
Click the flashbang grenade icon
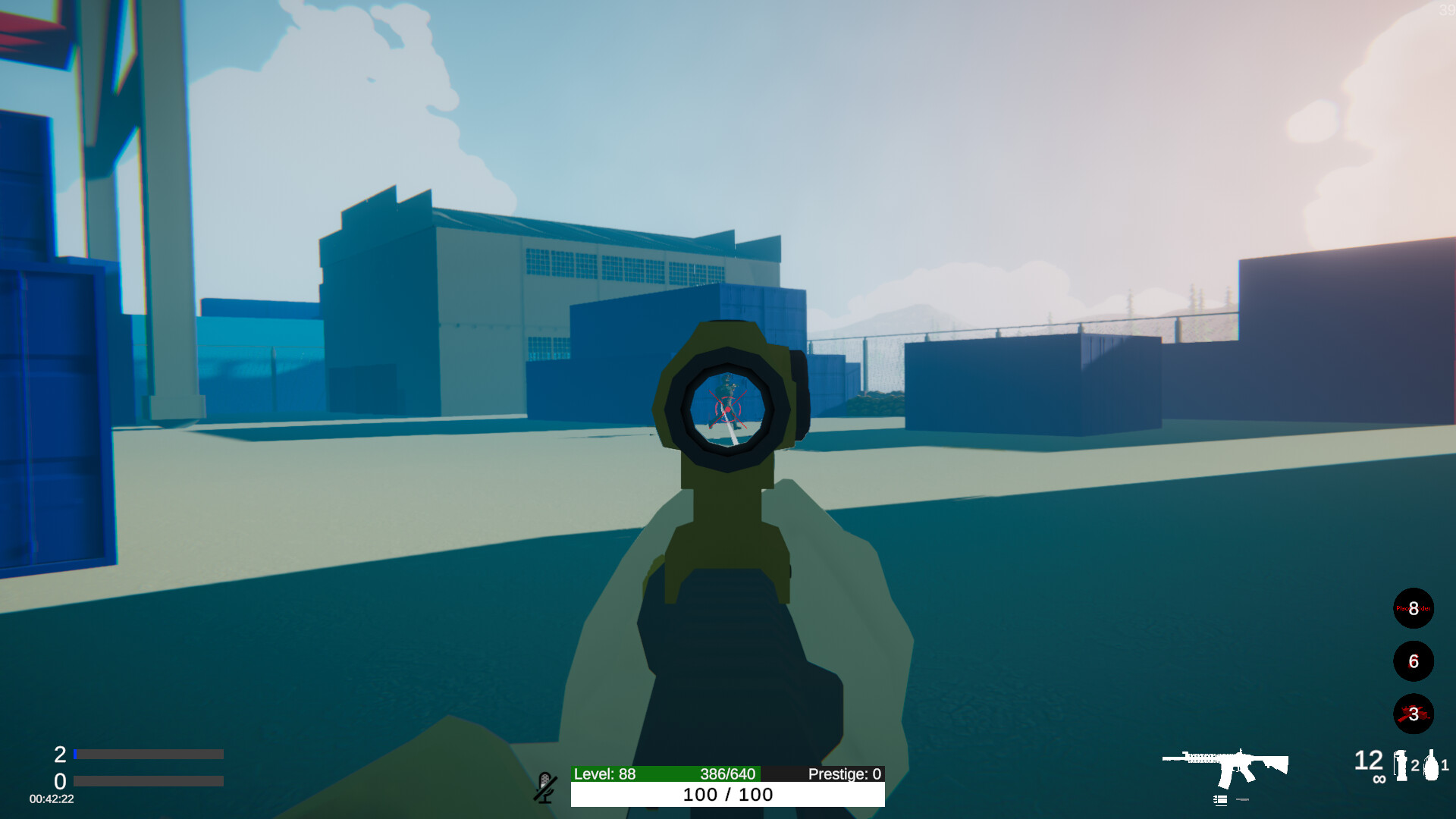(x=1401, y=766)
